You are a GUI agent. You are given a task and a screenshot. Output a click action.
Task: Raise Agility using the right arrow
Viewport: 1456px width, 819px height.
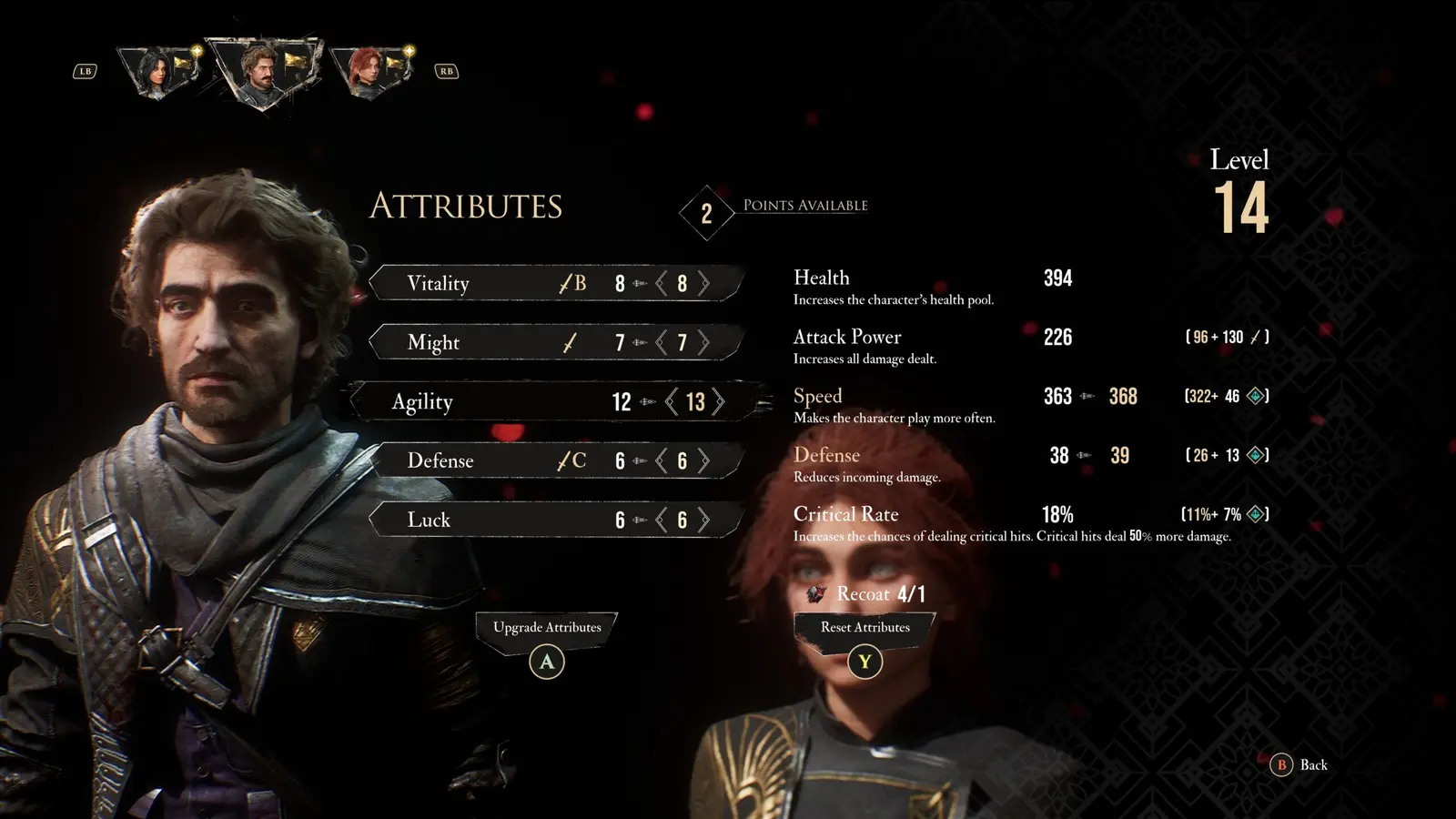tap(718, 401)
